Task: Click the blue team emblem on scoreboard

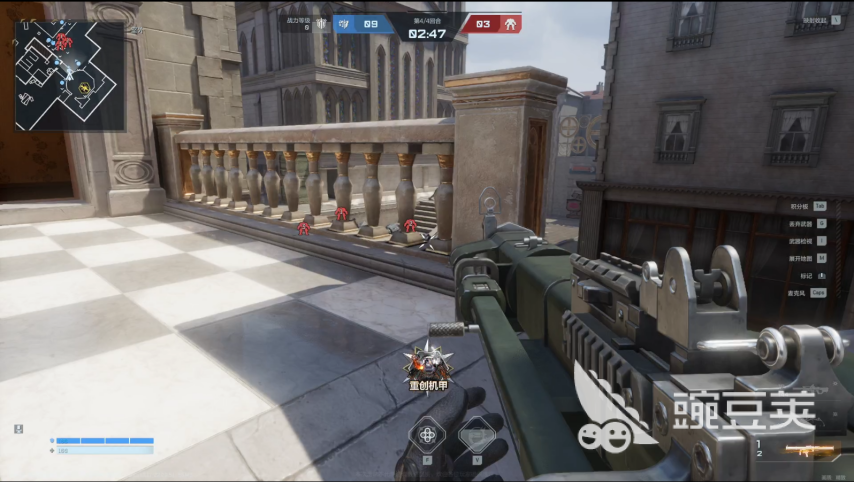Action: point(345,23)
